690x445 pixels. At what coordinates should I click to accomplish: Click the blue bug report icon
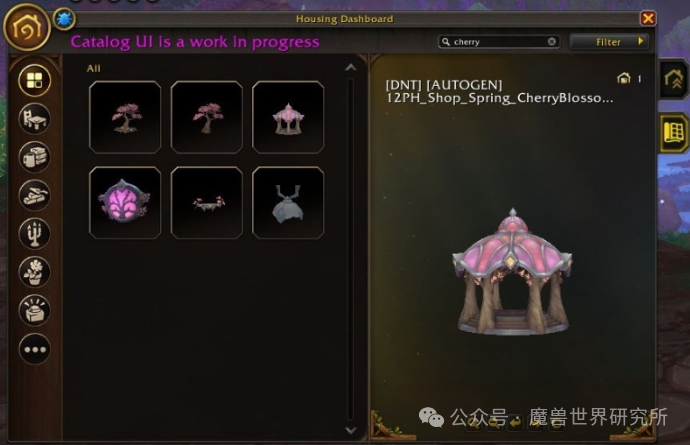[62, 18]
